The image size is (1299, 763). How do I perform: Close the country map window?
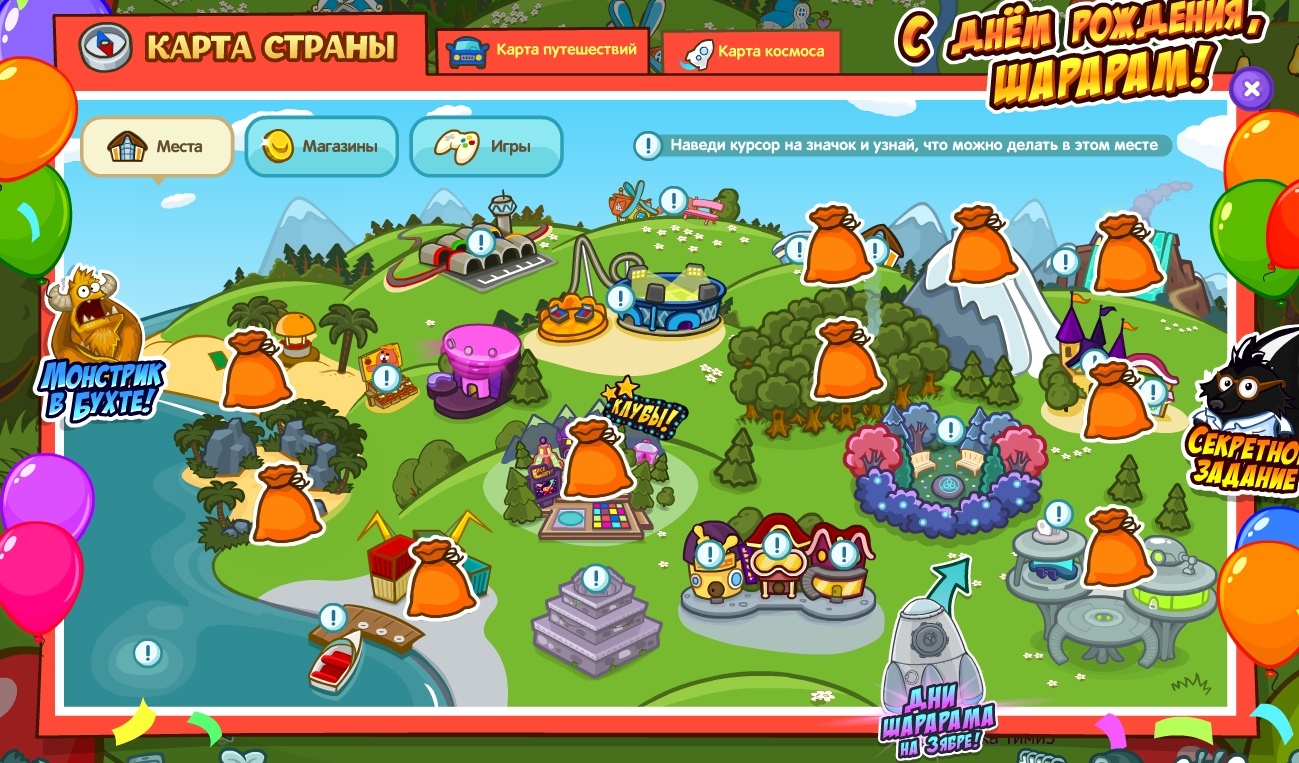coord(1250,90)
